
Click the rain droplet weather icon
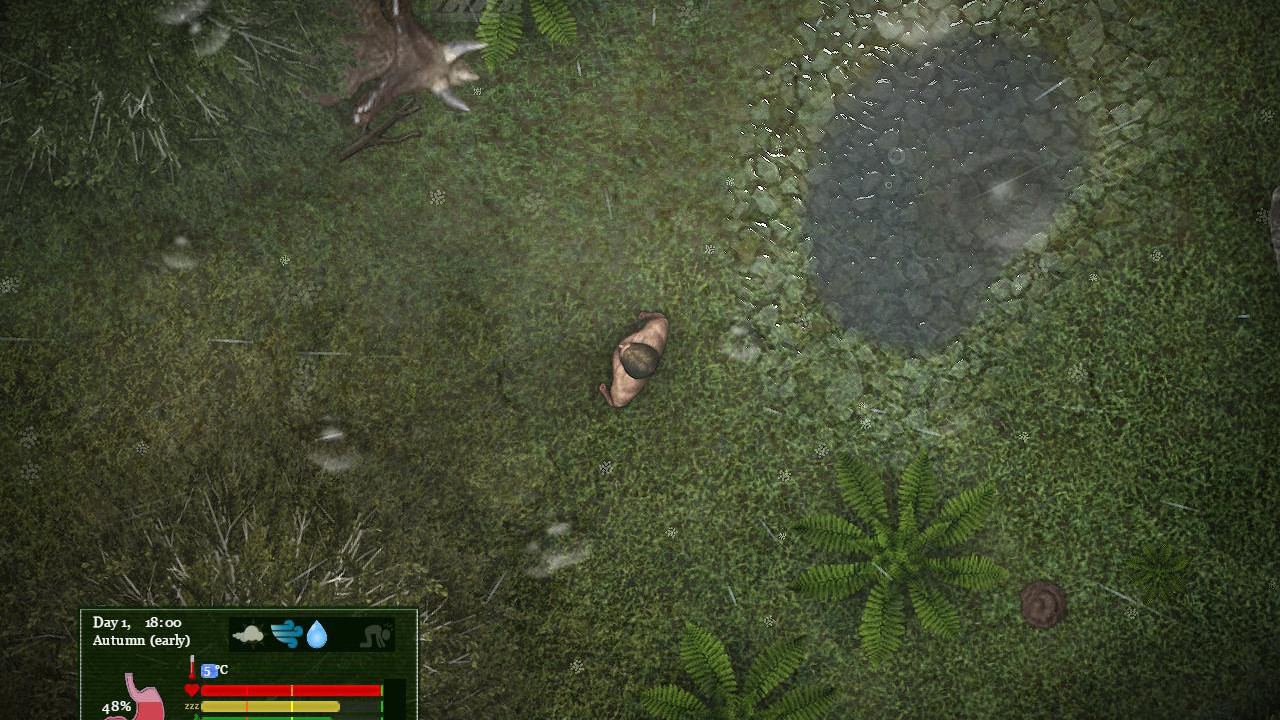(x=316, y=633)
